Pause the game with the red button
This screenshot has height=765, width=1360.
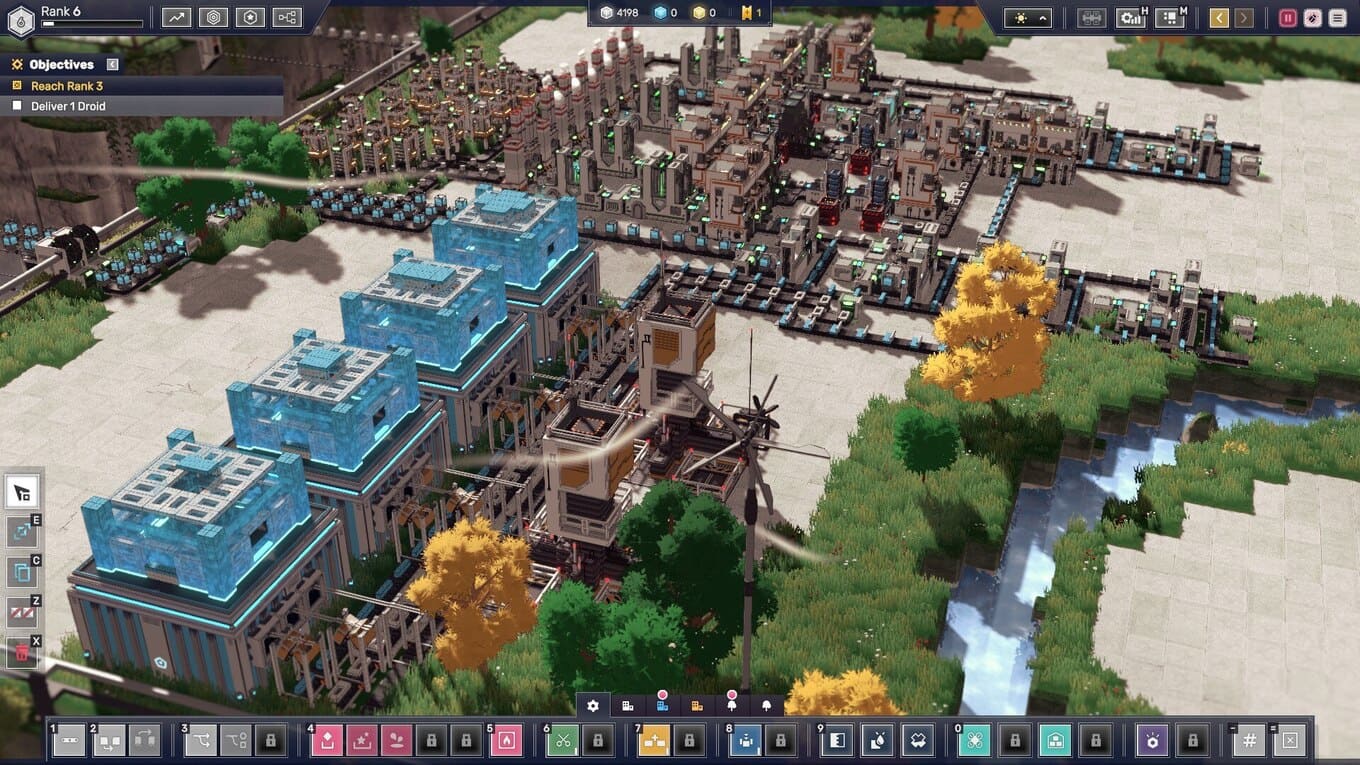(x=1288, y=18)
